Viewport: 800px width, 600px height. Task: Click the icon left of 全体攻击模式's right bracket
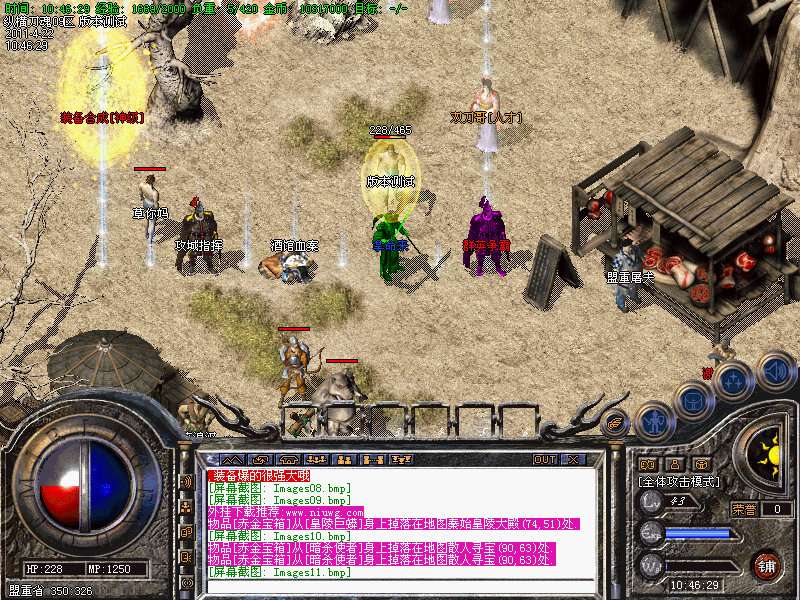[x=702, y=464]
